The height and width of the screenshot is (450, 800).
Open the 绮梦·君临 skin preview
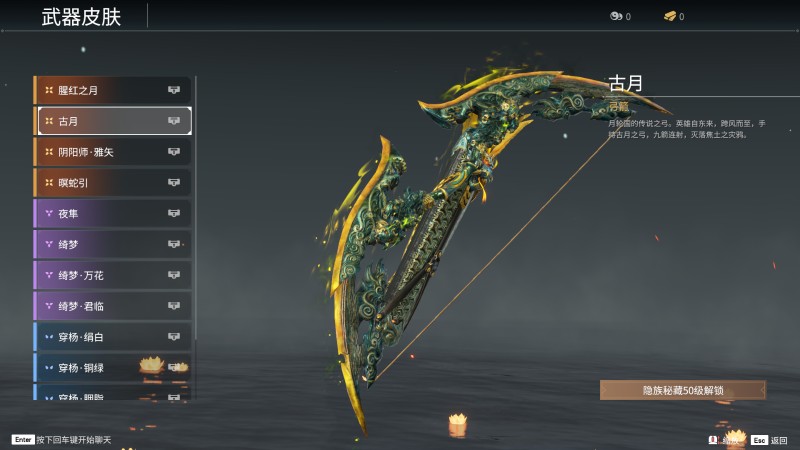[112, 306]
